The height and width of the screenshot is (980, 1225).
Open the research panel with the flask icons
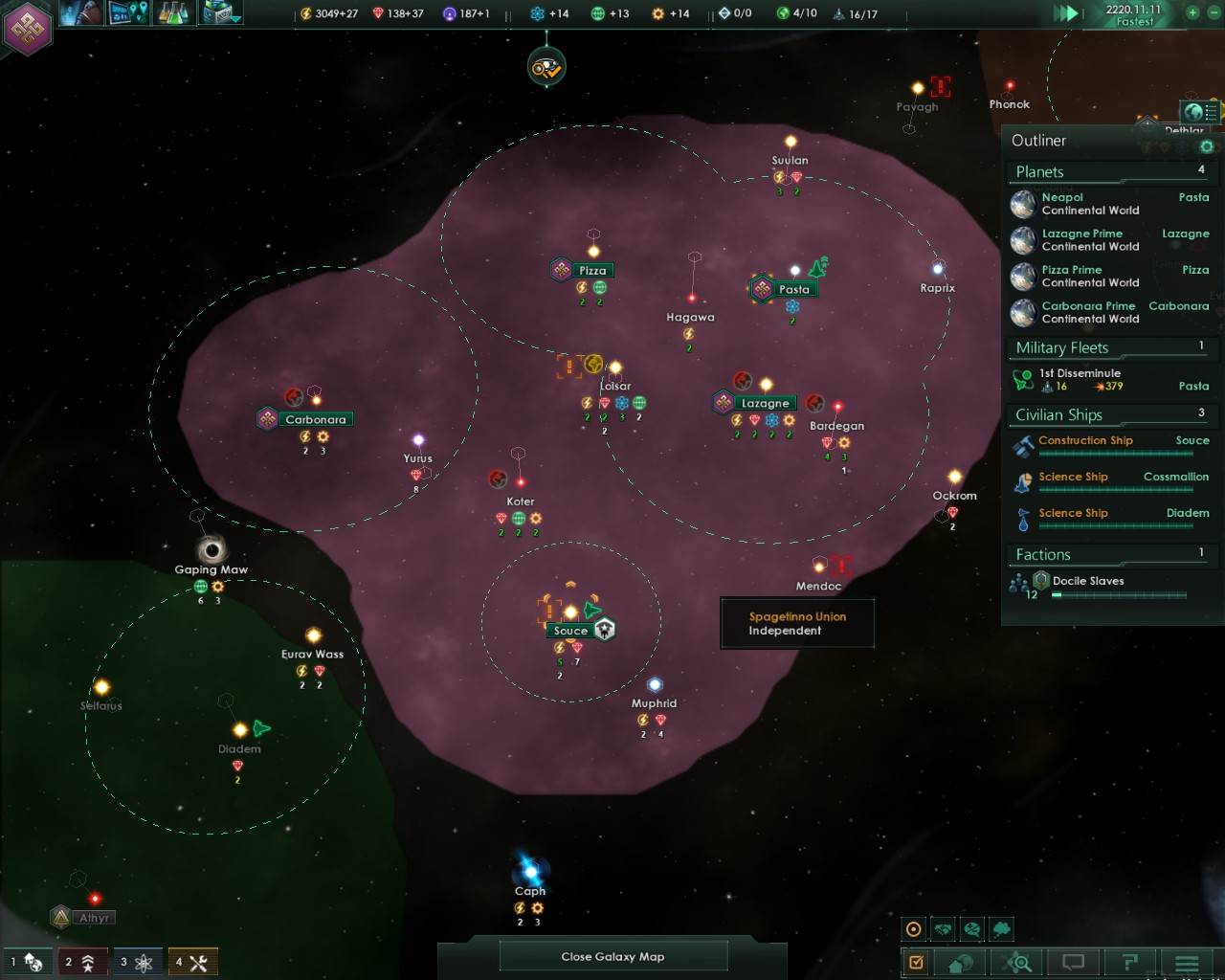point(177,14)
